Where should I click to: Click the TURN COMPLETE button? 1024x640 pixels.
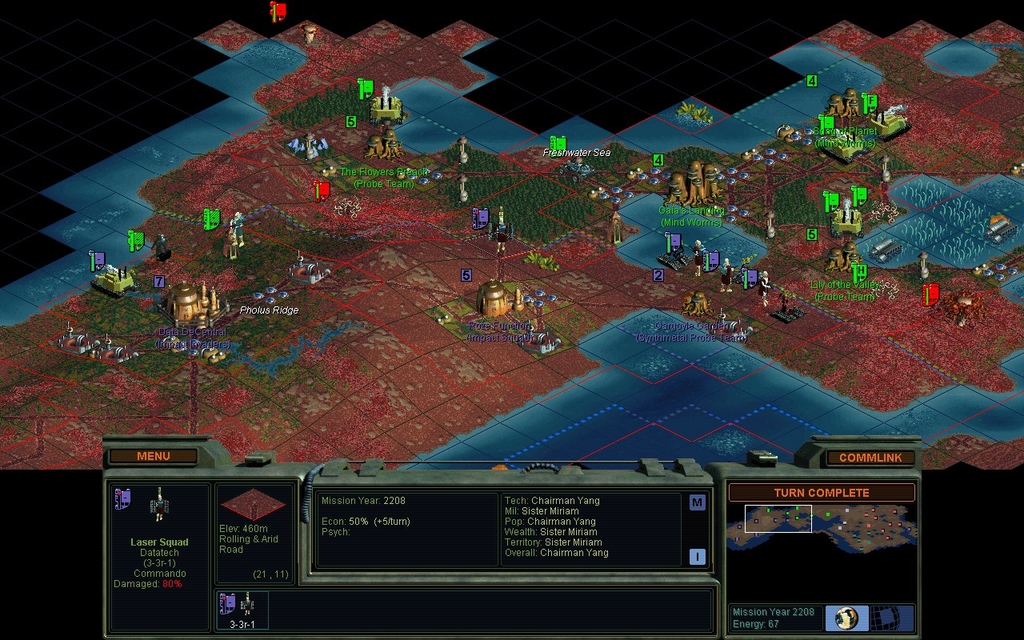(821, 493)
